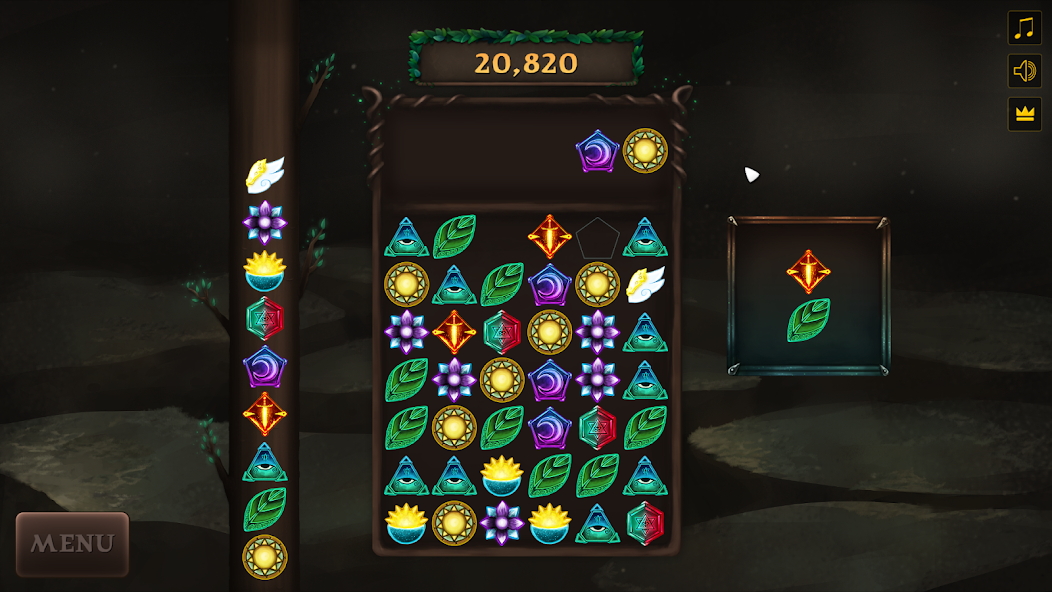Toggle the speaker sound button
1052x592 pixels.
tap(1024, 71)
